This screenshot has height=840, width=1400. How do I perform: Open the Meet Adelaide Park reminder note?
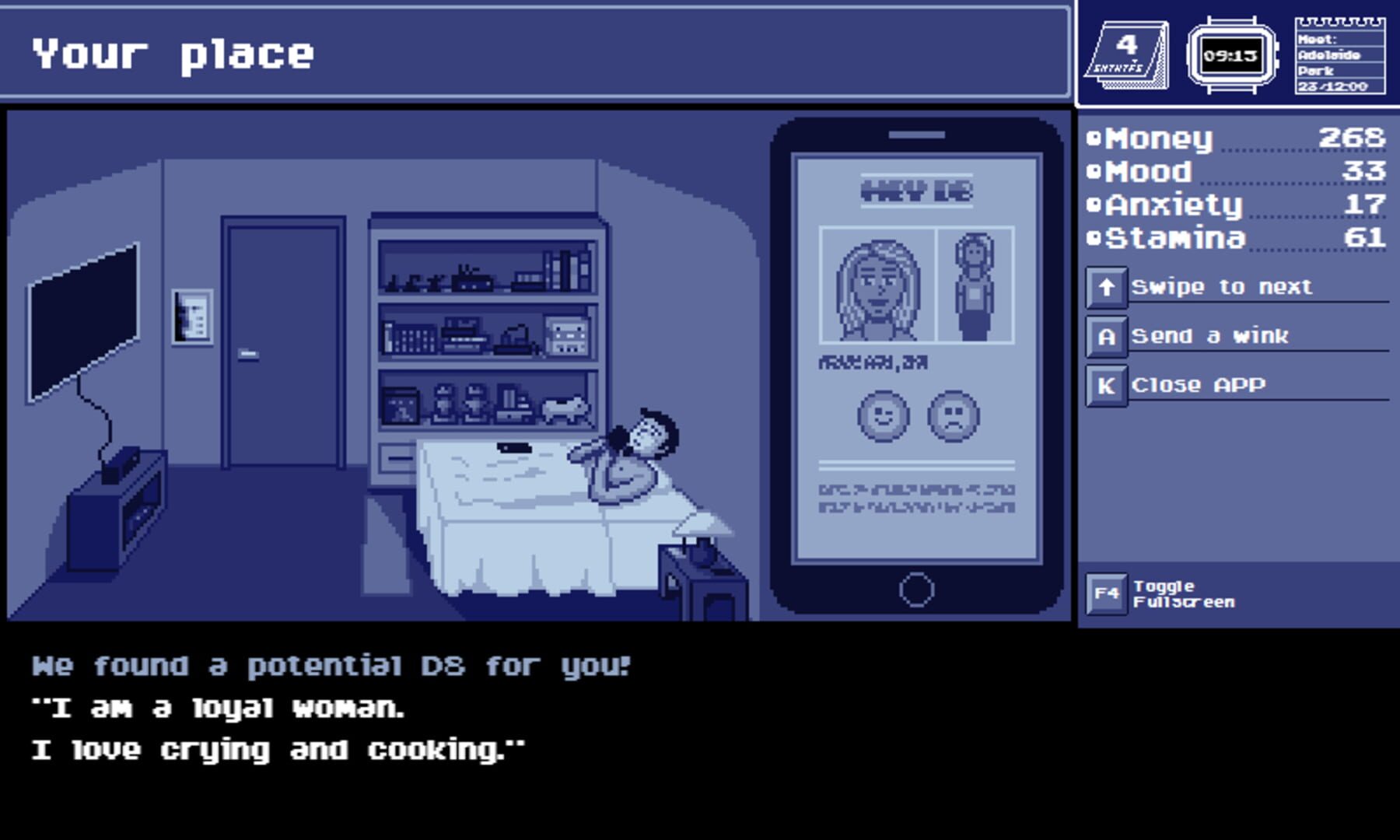point(1339,56)
